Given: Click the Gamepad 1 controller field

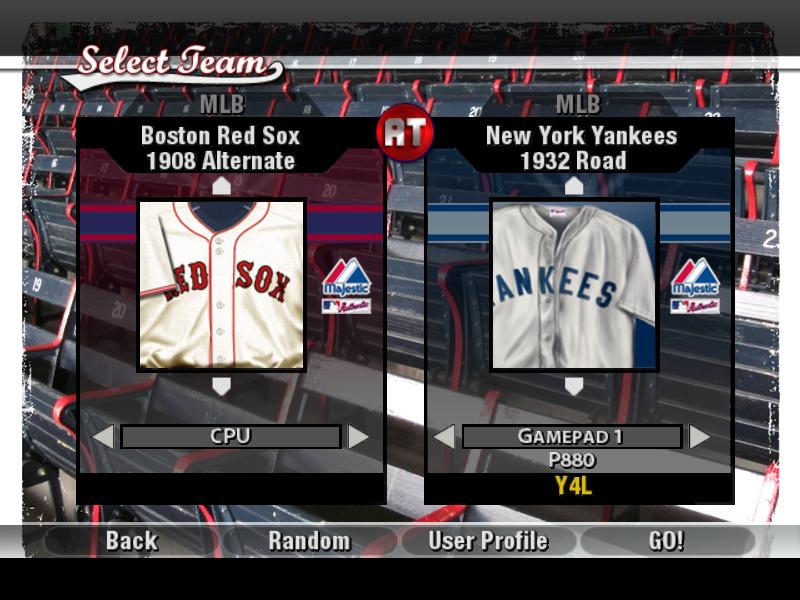Looking at the screenshot, I should pyautogui.click(x=572, y=437).
